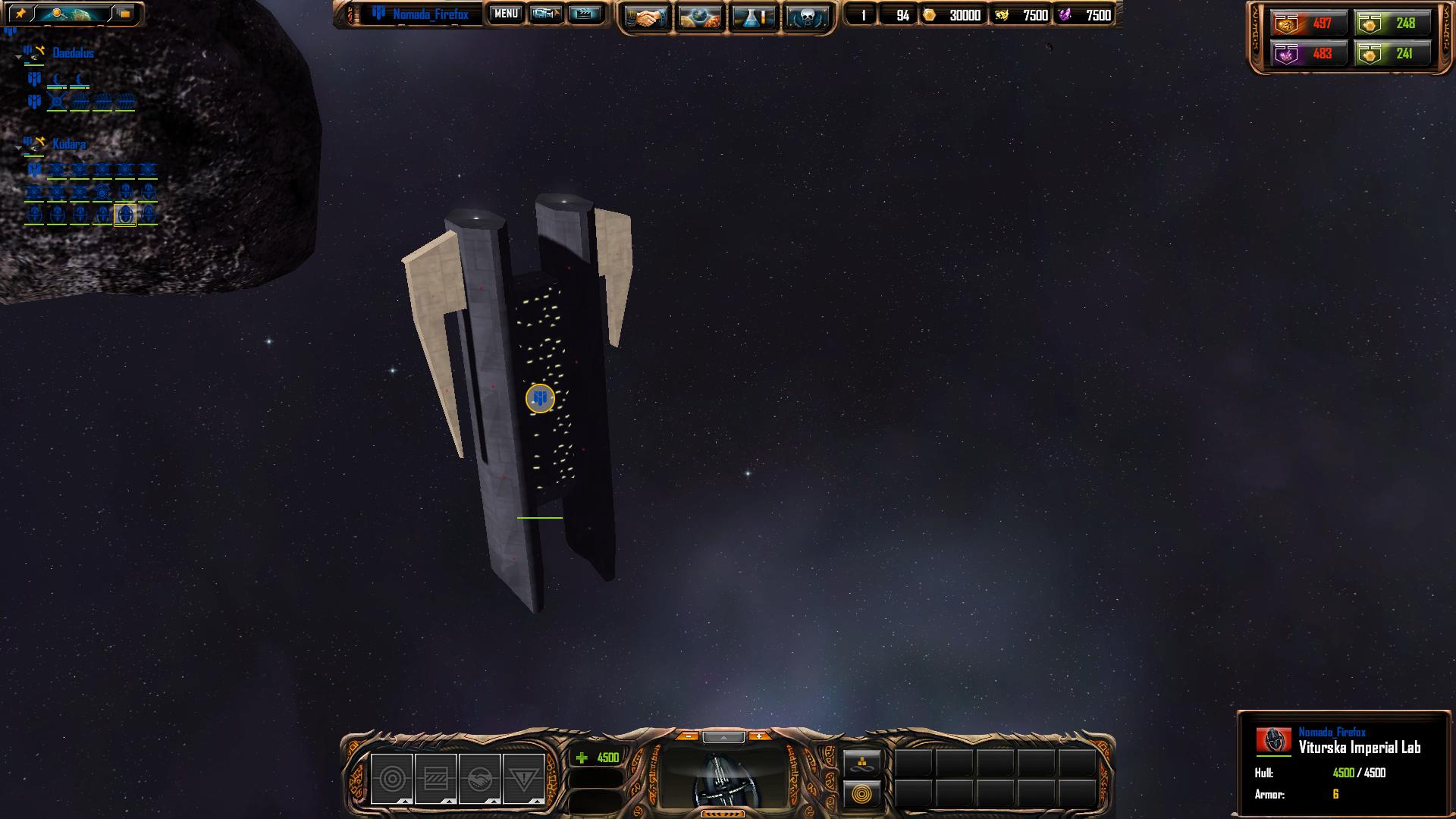The width and height of the screenshot is (1456, 819).
Task: Click the target rings command button
Action: click(x=391, y=779)
